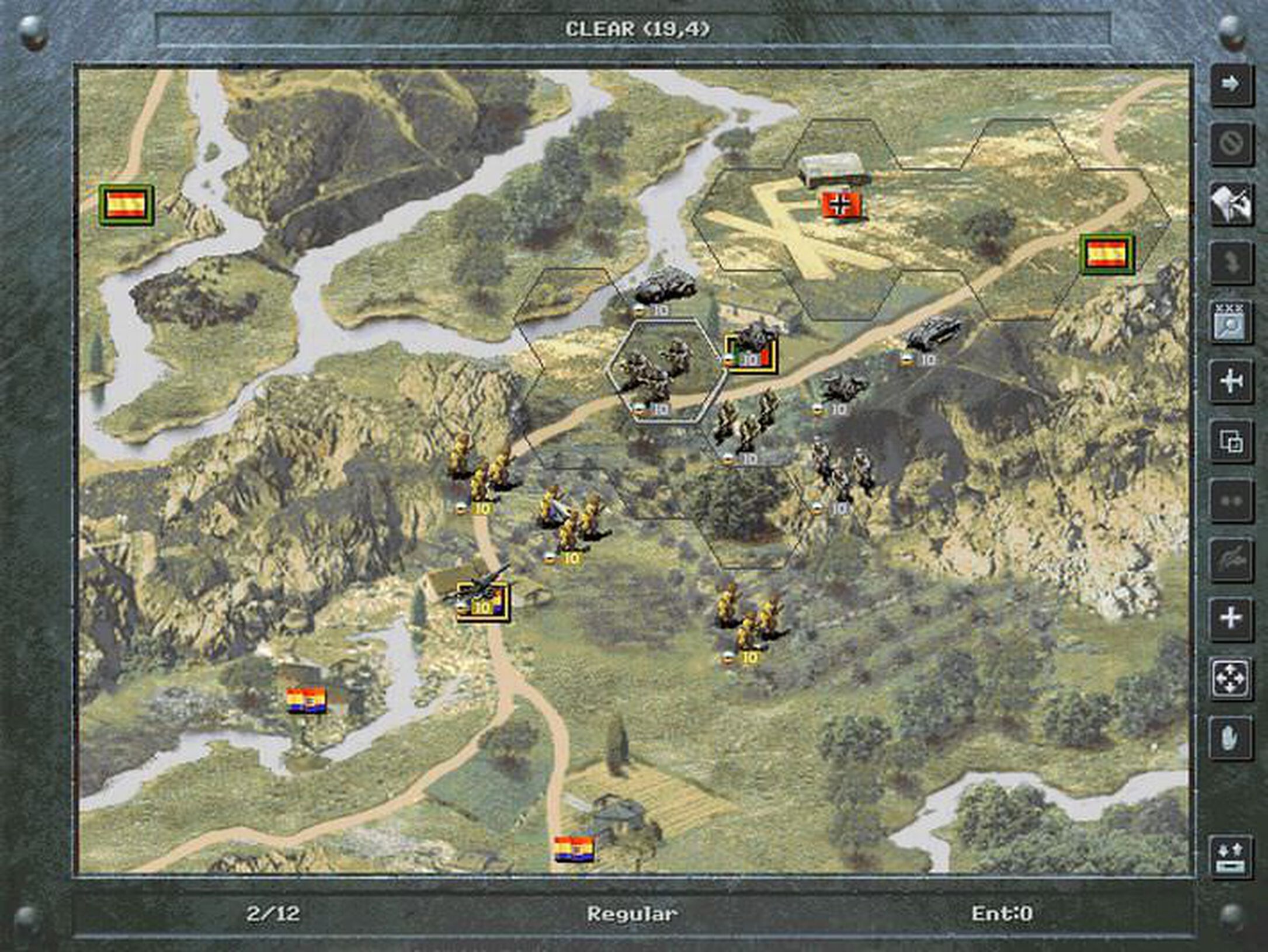Select the four-arrow scroll mode icon
Viewport: 1268px width, 952px height.
click(x=1231, y=677)
